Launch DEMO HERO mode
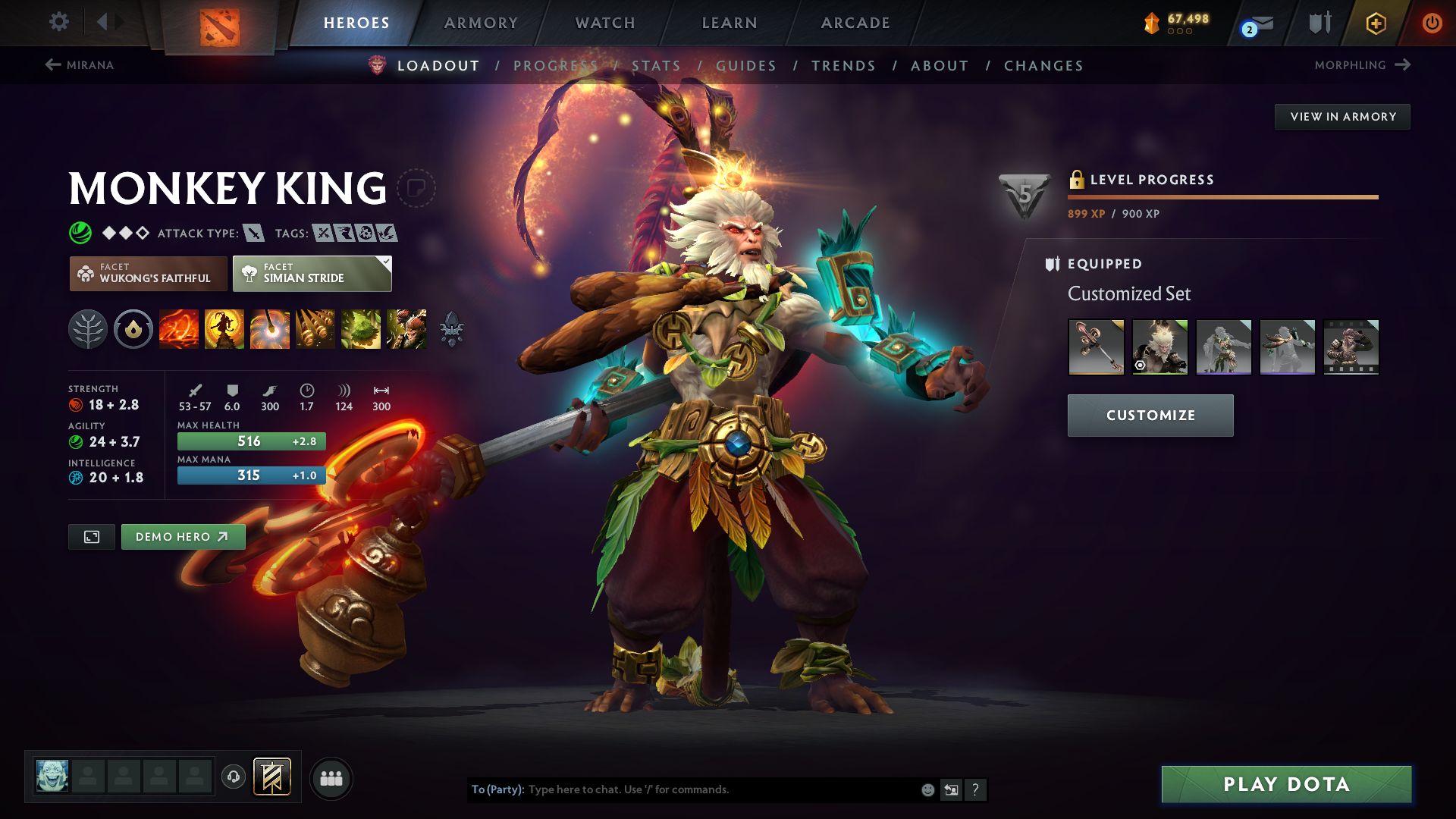 (x=183, y=536)
